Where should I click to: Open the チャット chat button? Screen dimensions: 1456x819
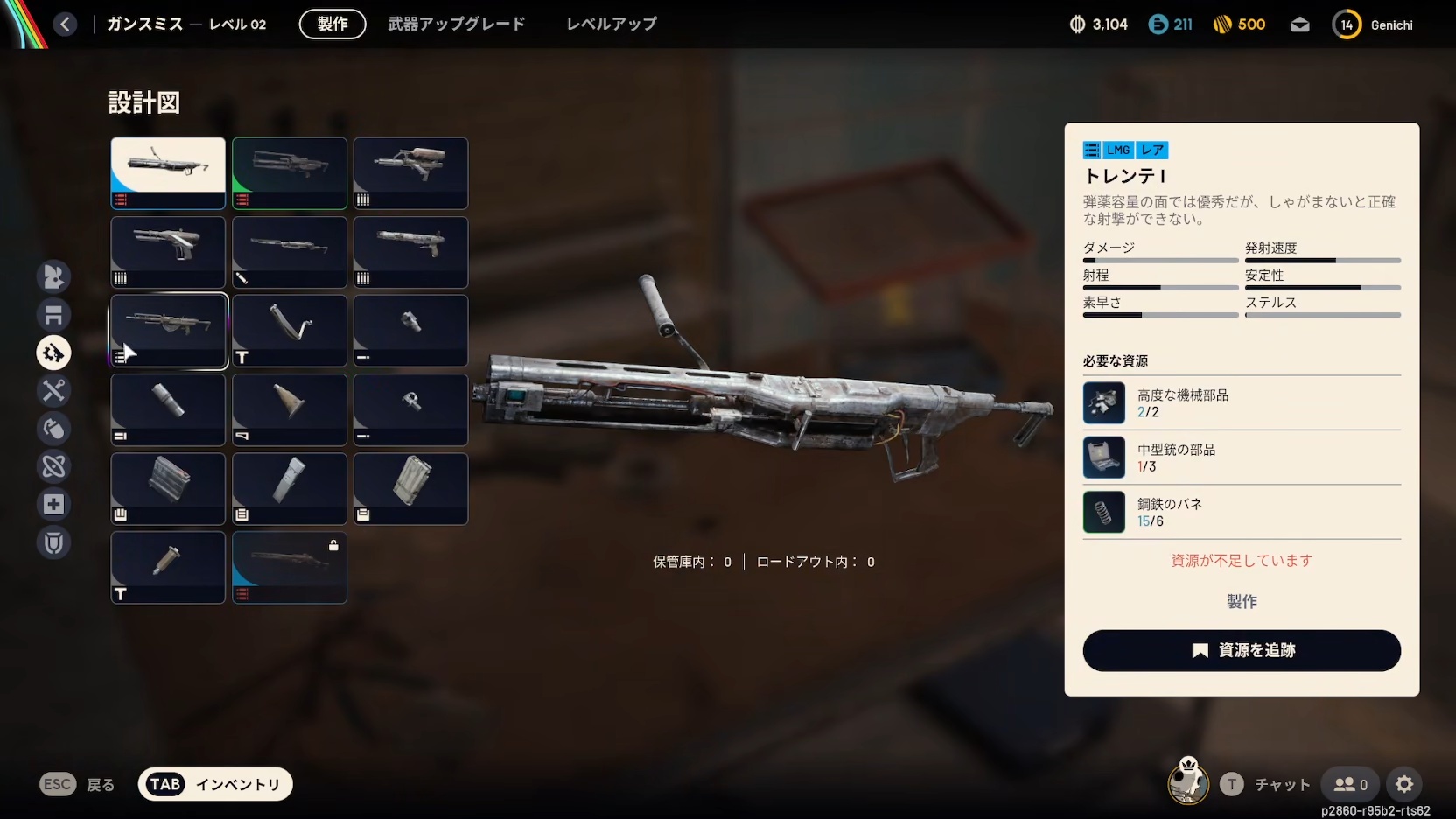1266,784
